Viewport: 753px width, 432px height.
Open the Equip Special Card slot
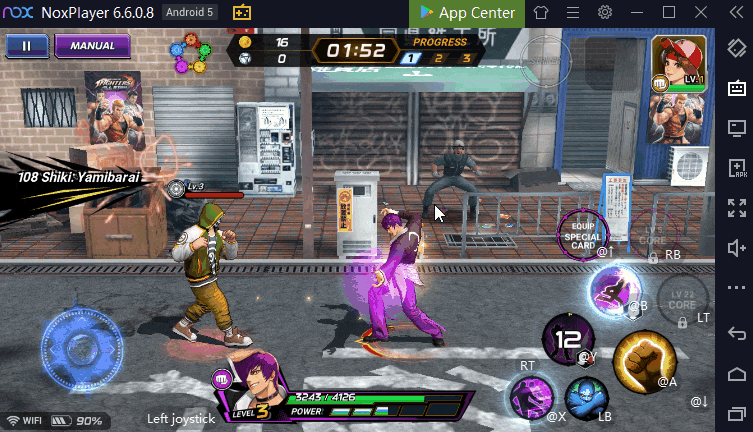point(583,232)
